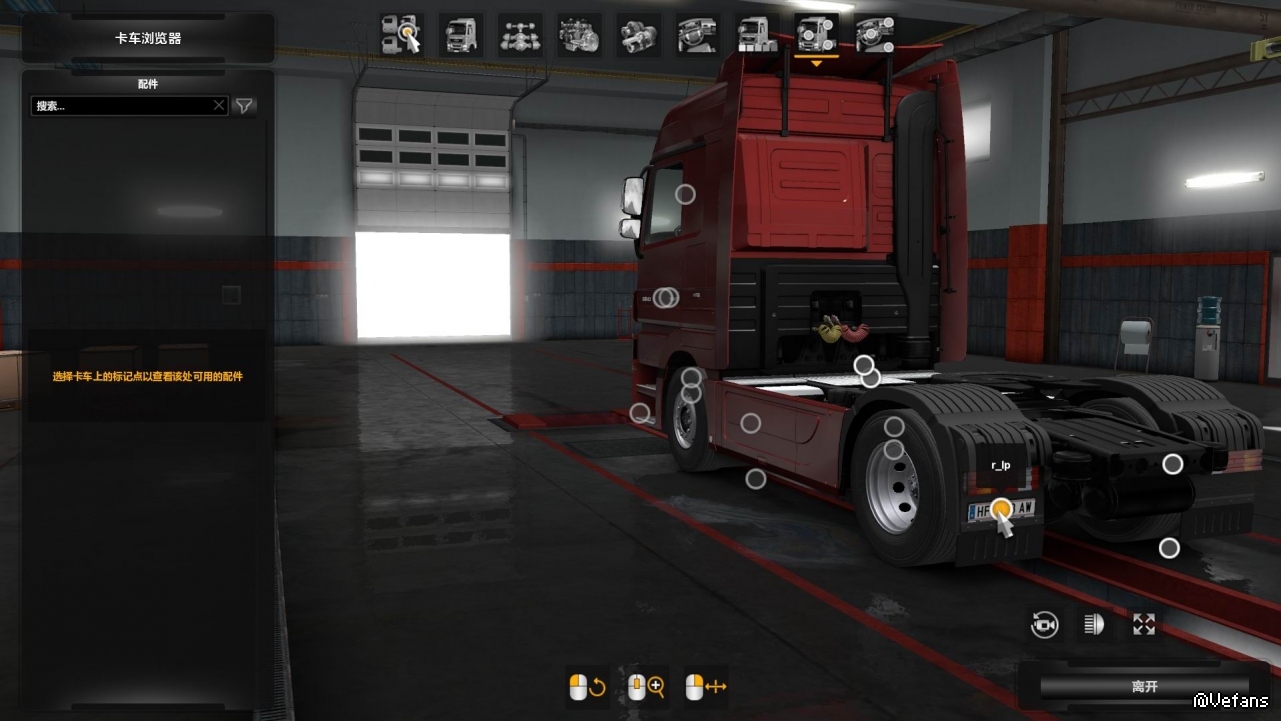Switch to the interior dashboard tab
The width and height of the screenshot is (1281, 721).
click(x=697, y=35)
